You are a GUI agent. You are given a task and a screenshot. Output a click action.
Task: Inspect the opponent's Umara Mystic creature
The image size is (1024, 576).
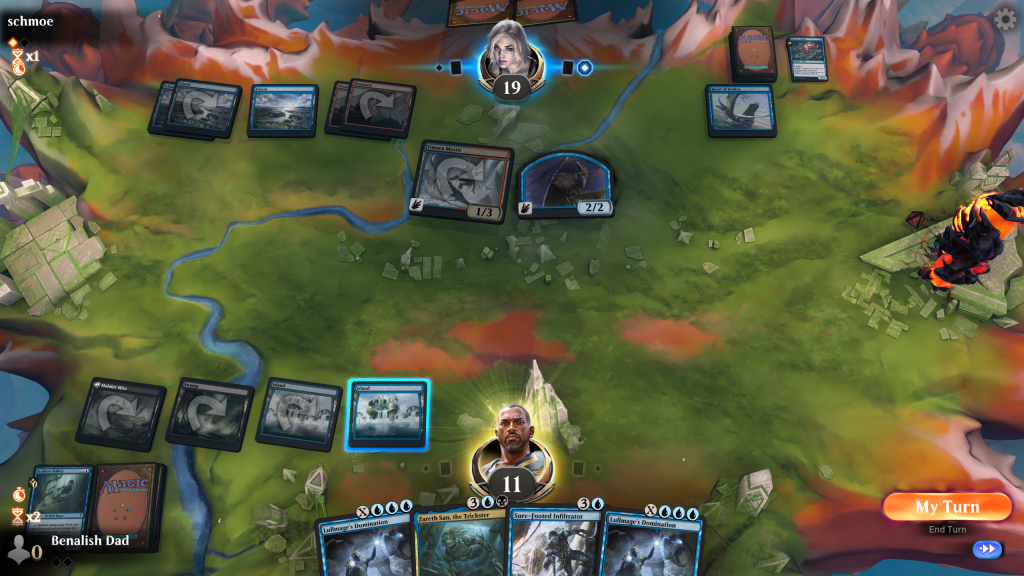click(x=462, y=182)
